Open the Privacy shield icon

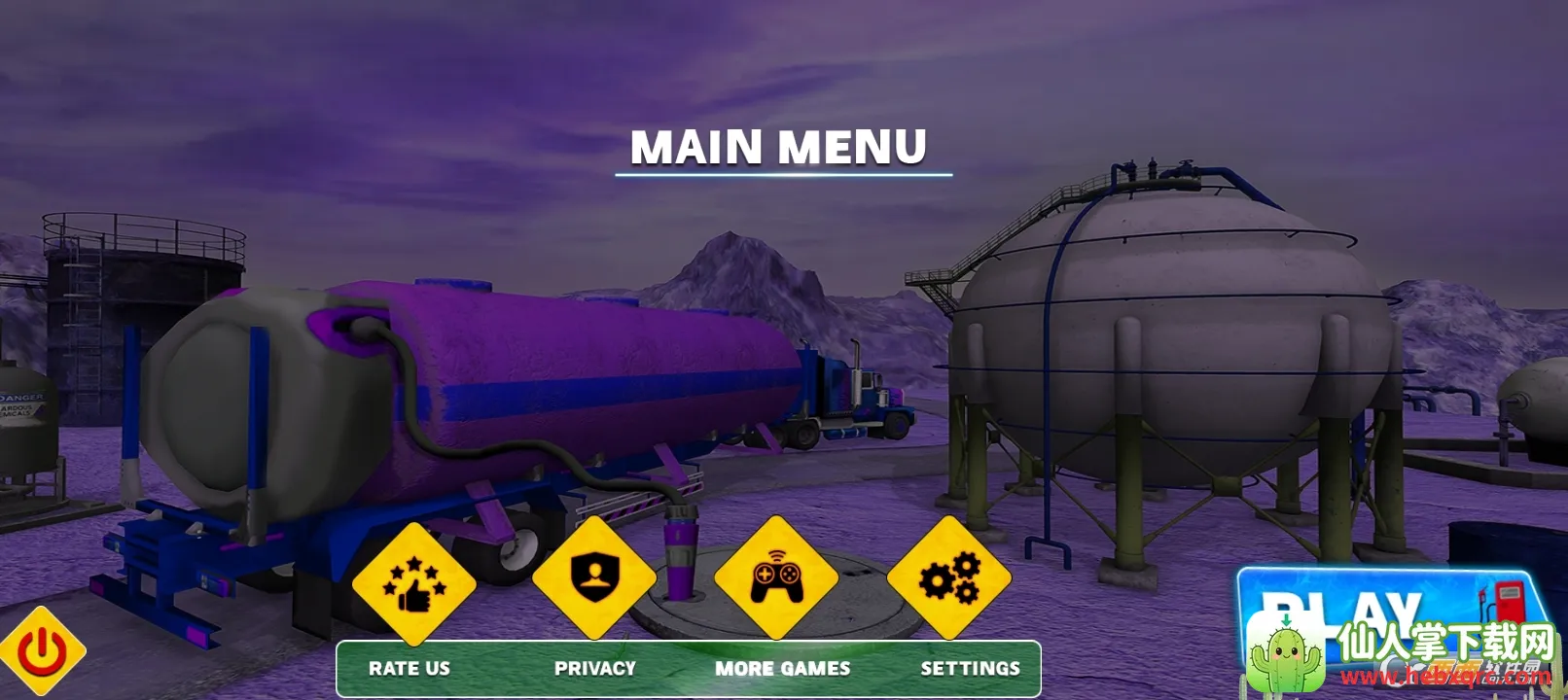tap(593, 577)
